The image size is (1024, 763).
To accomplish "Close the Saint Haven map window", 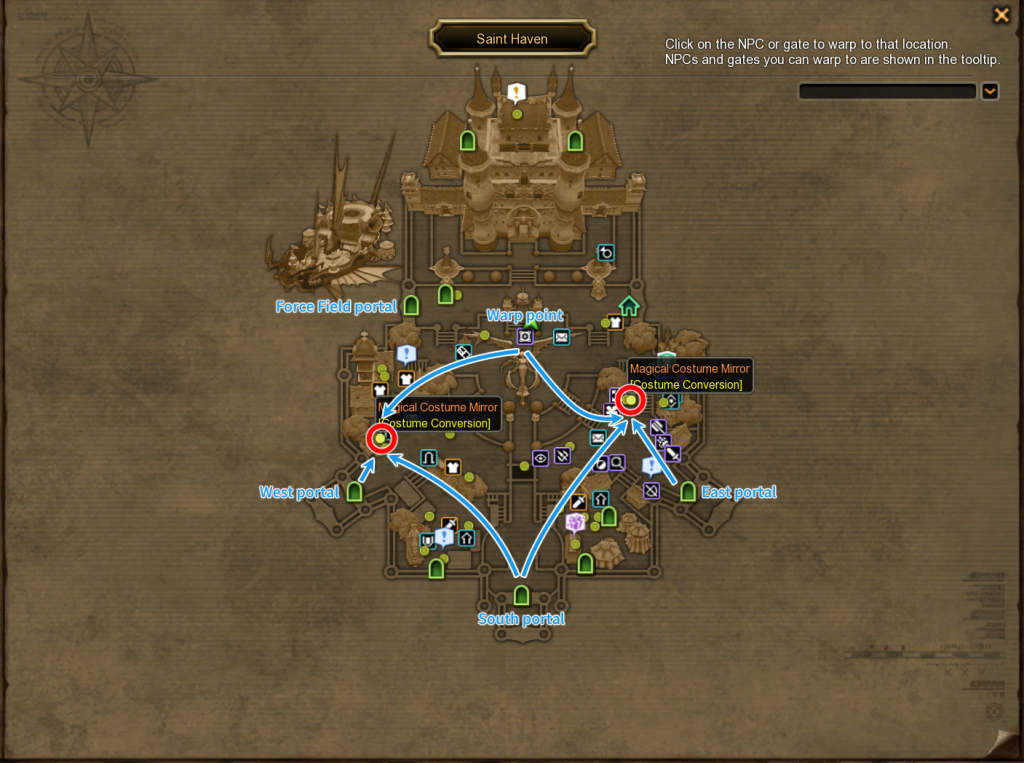I will point(1000,15).
